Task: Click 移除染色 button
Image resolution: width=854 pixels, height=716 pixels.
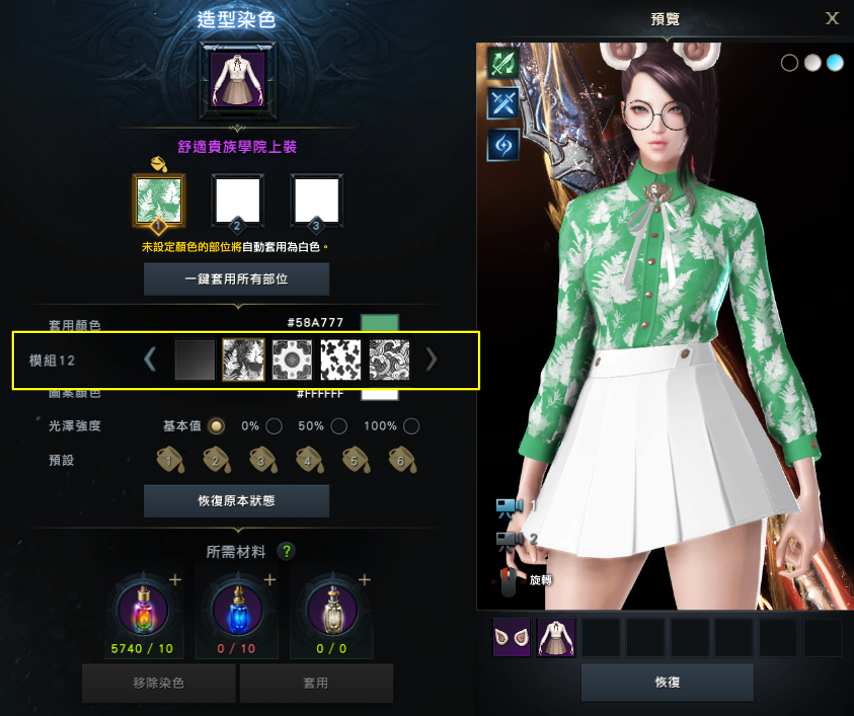Action: pyautogui.click(x=158, y=684)
